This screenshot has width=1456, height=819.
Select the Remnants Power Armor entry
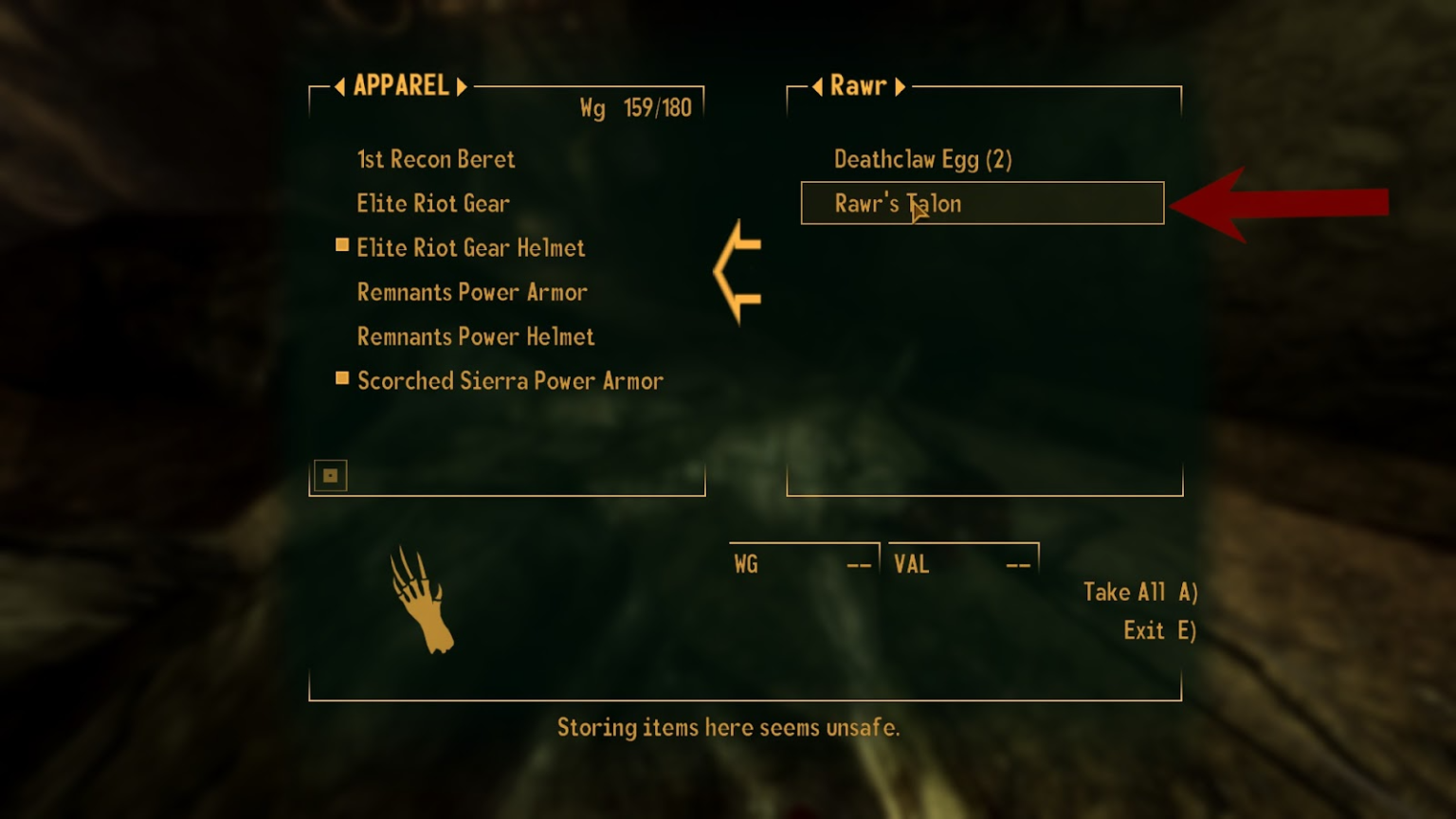[x=473, y=292]
